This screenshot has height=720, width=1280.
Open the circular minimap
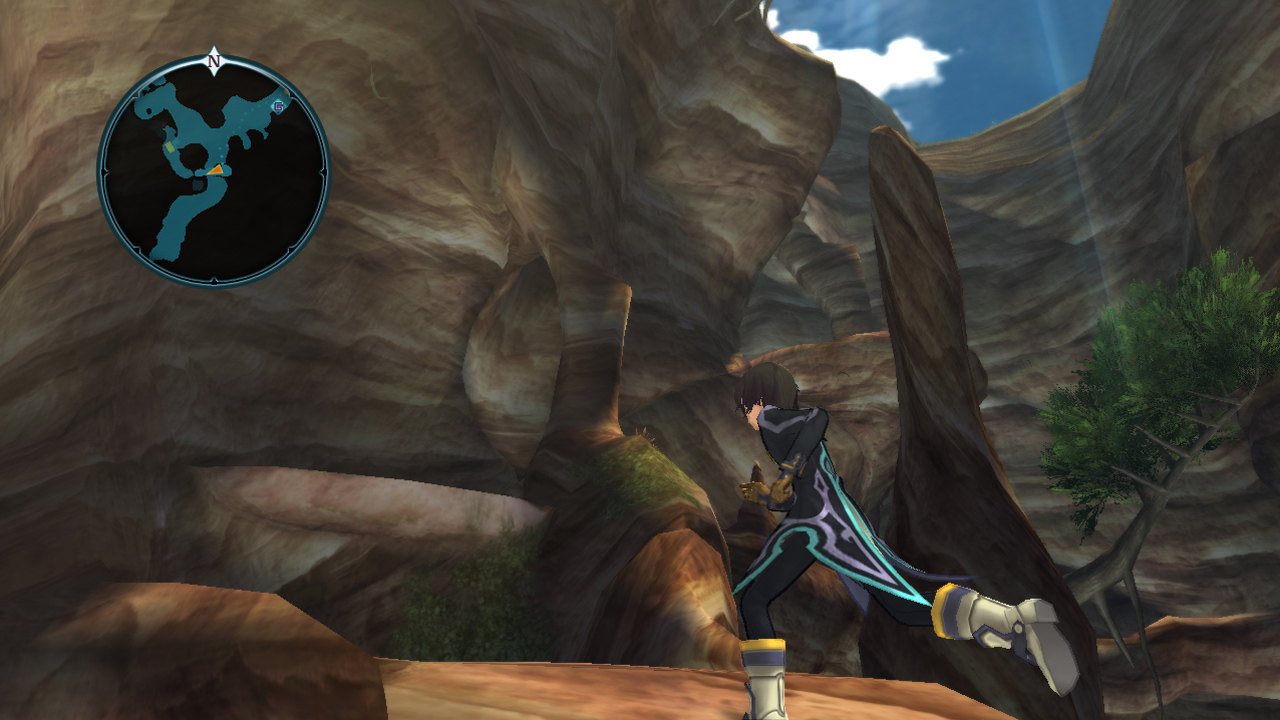(213, 172)
